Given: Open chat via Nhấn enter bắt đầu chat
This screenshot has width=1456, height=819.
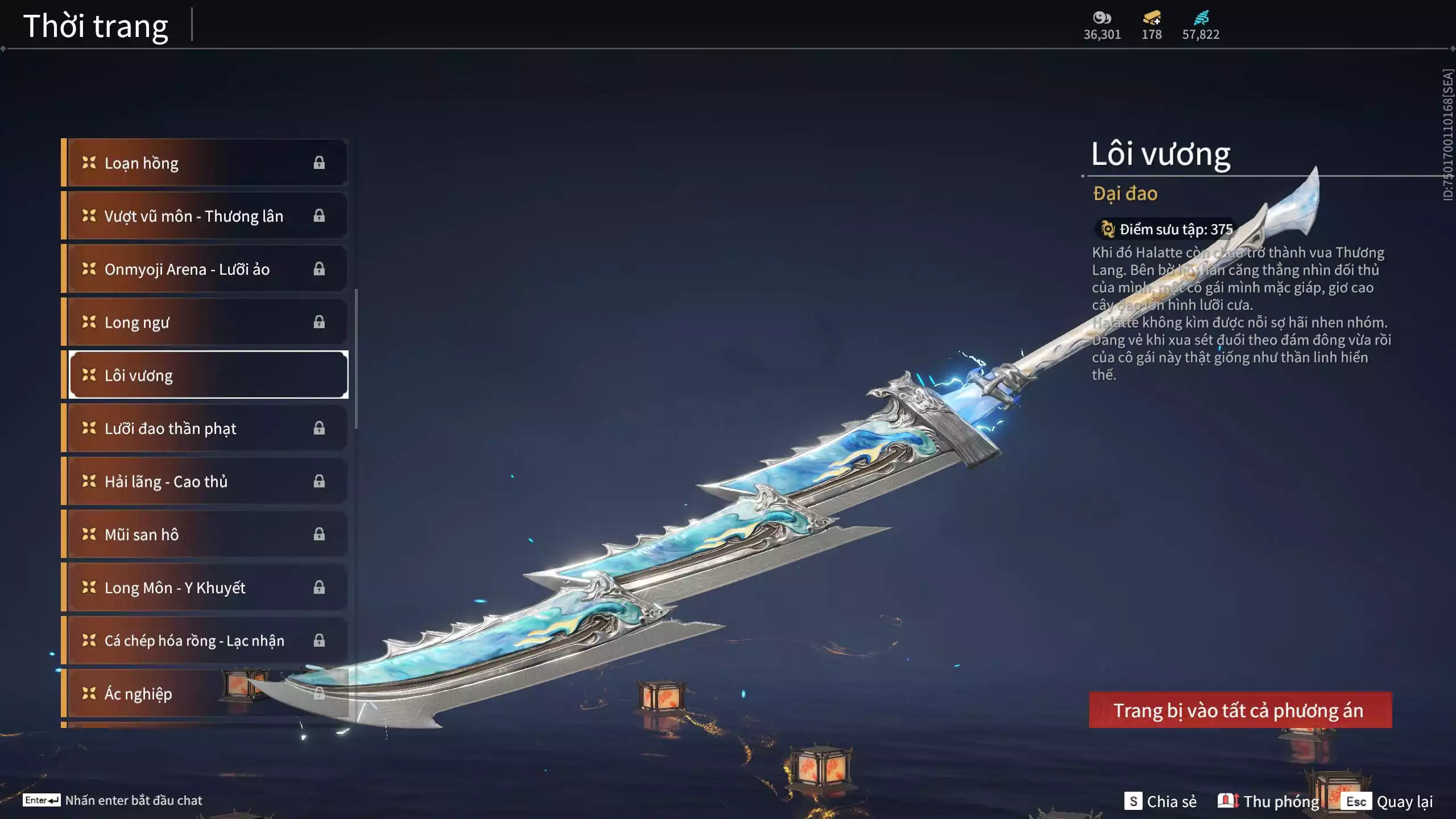Looking at the screenshot, I should pos(113,800).
